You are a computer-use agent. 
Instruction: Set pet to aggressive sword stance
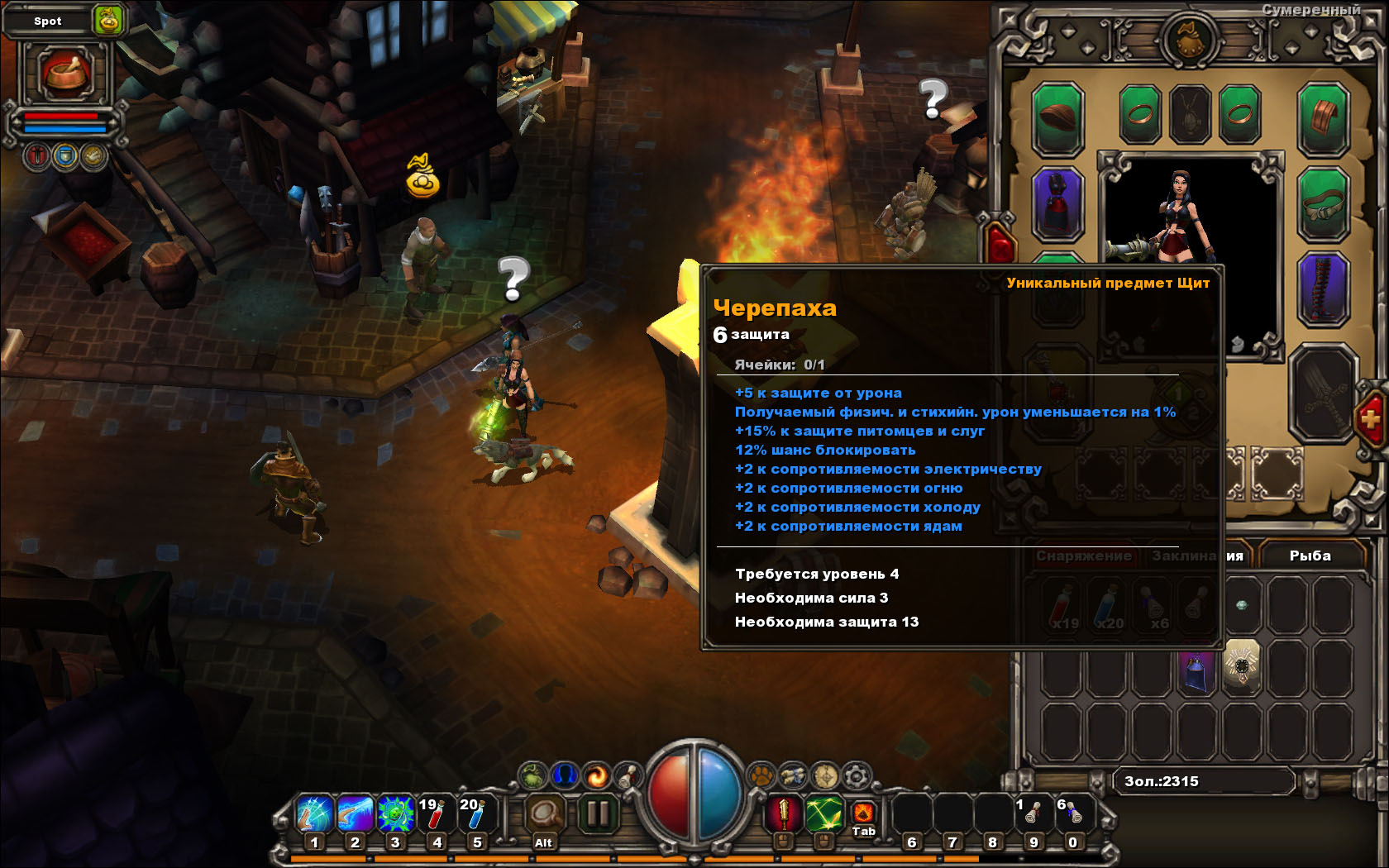[38, 155]
